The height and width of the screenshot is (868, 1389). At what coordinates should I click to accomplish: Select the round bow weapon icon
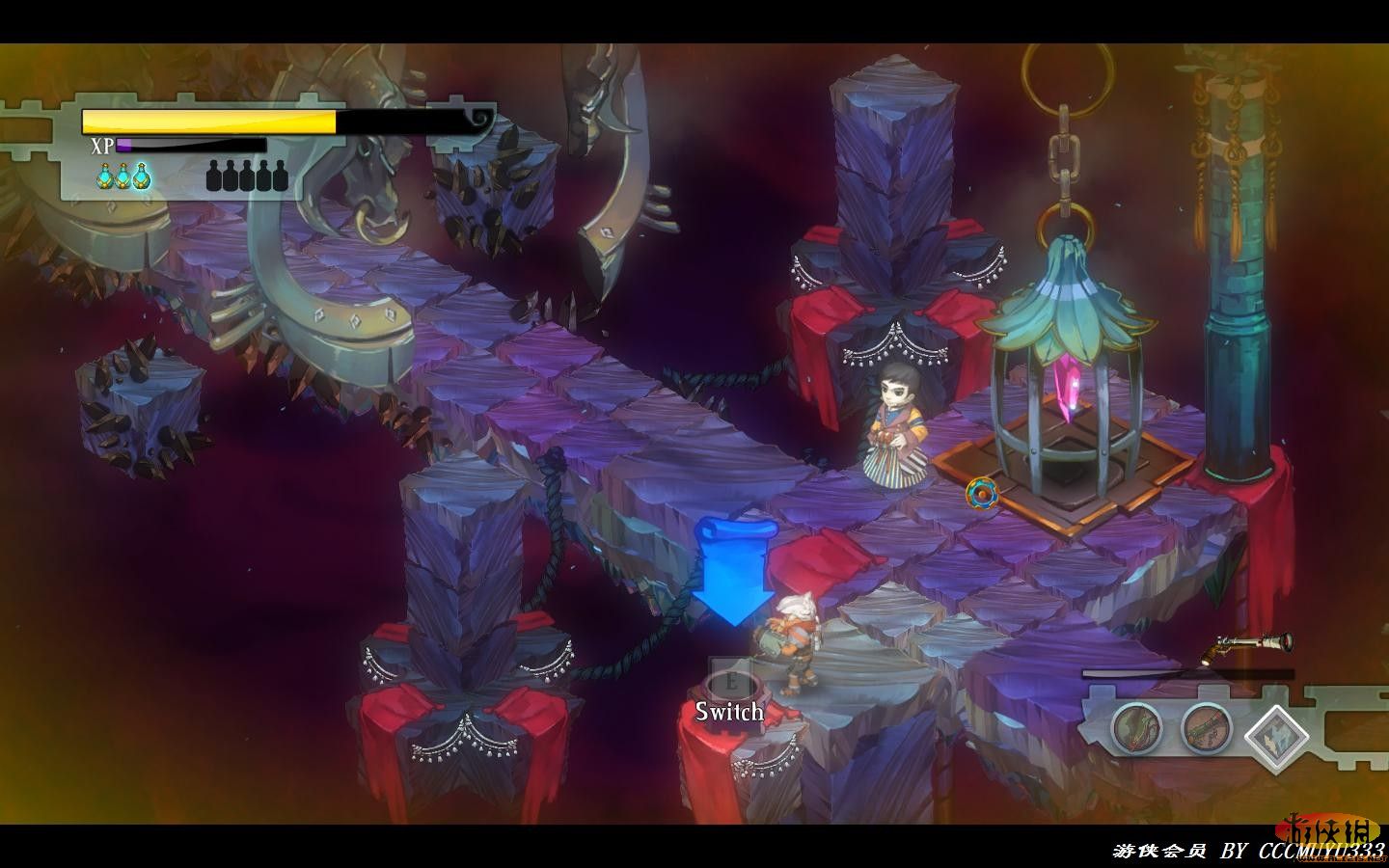pyautogui.click(x=1135, y=727)
